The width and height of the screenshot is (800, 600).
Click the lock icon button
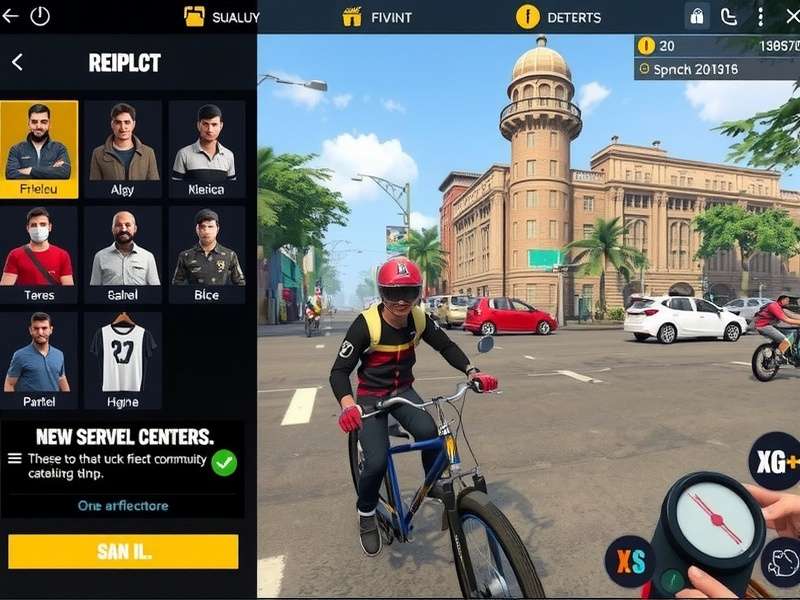click(x=697, y=16)
